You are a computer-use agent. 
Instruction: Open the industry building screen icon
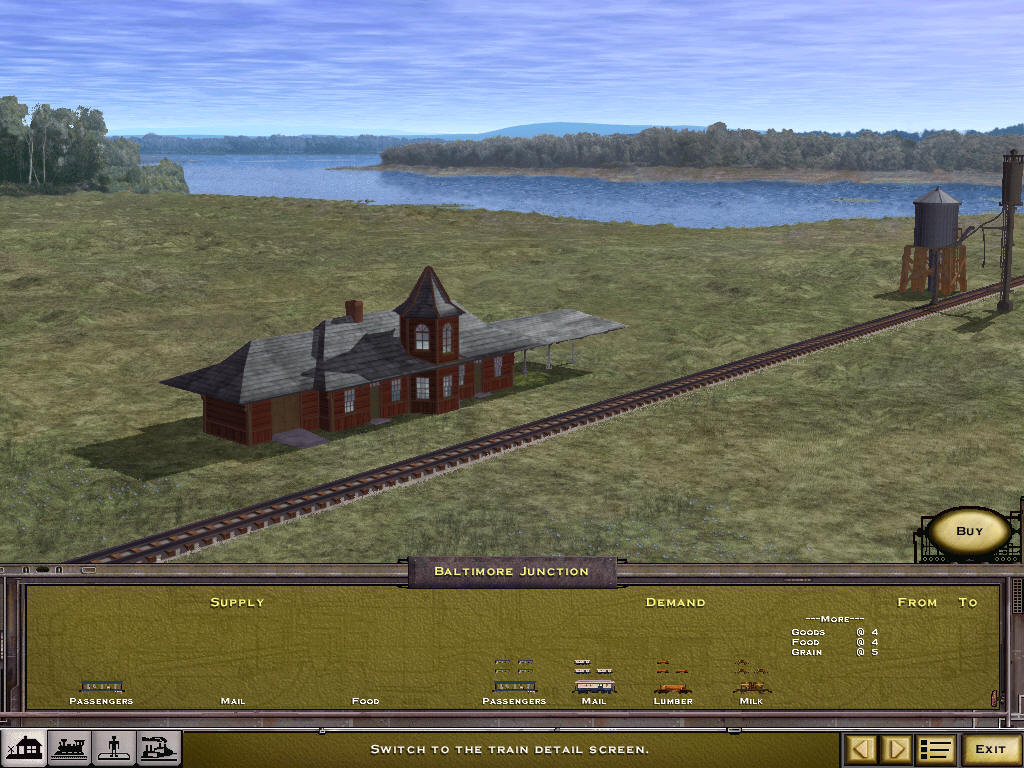tap(158, 748)
